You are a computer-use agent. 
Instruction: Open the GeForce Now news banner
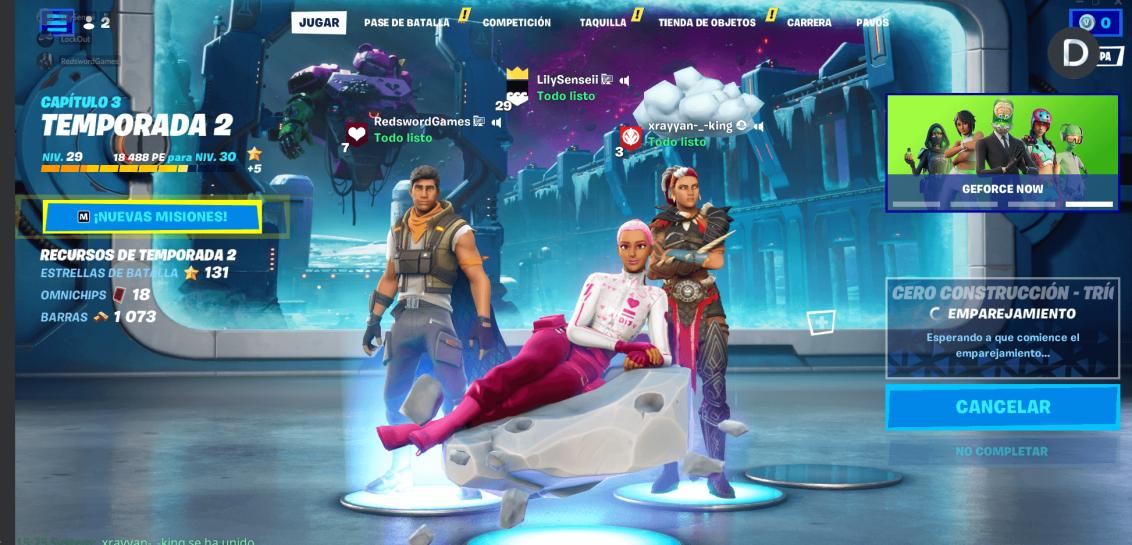(x=1002, y=152)
